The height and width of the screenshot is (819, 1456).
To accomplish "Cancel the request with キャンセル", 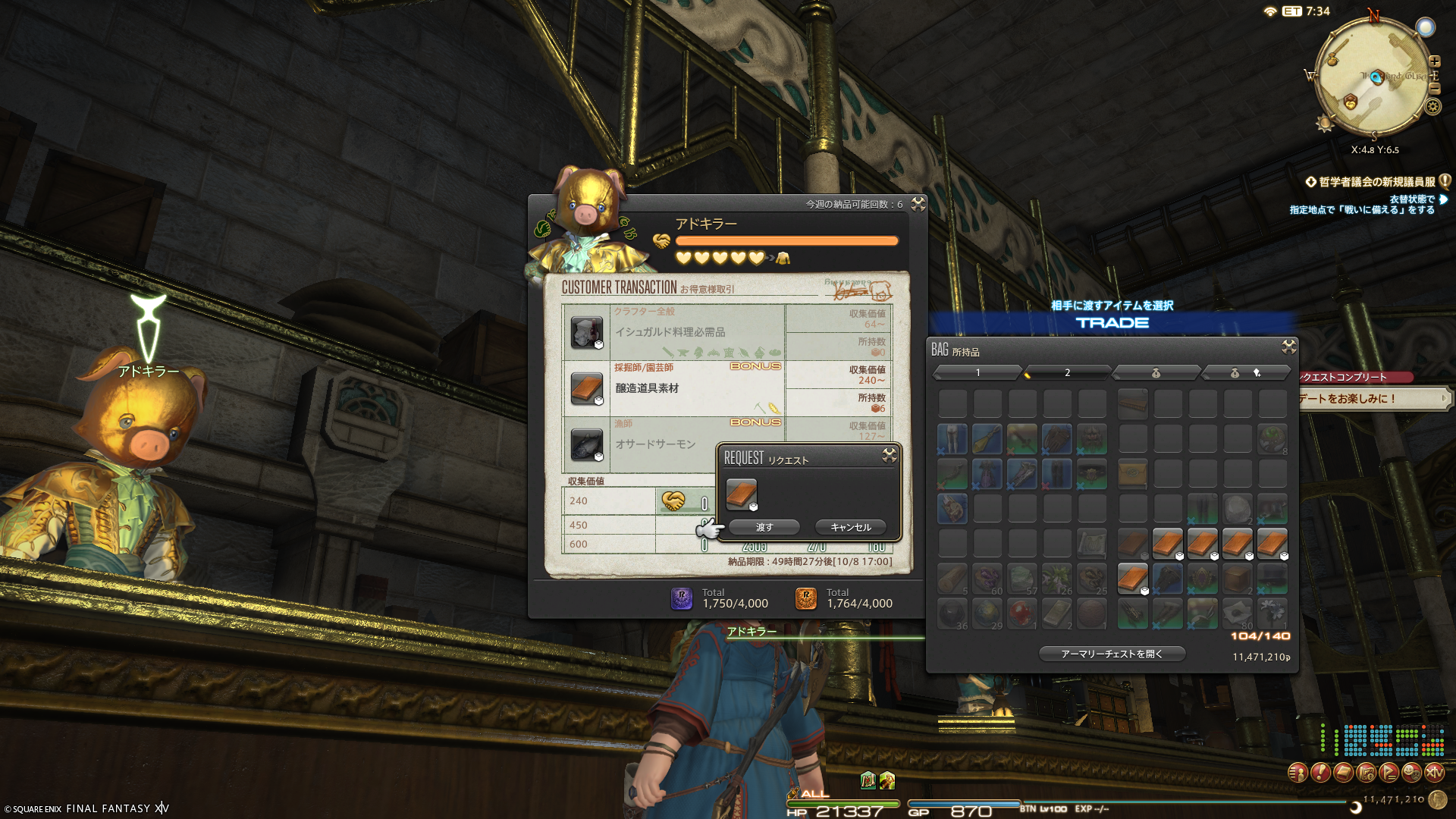I will point(850,527).
